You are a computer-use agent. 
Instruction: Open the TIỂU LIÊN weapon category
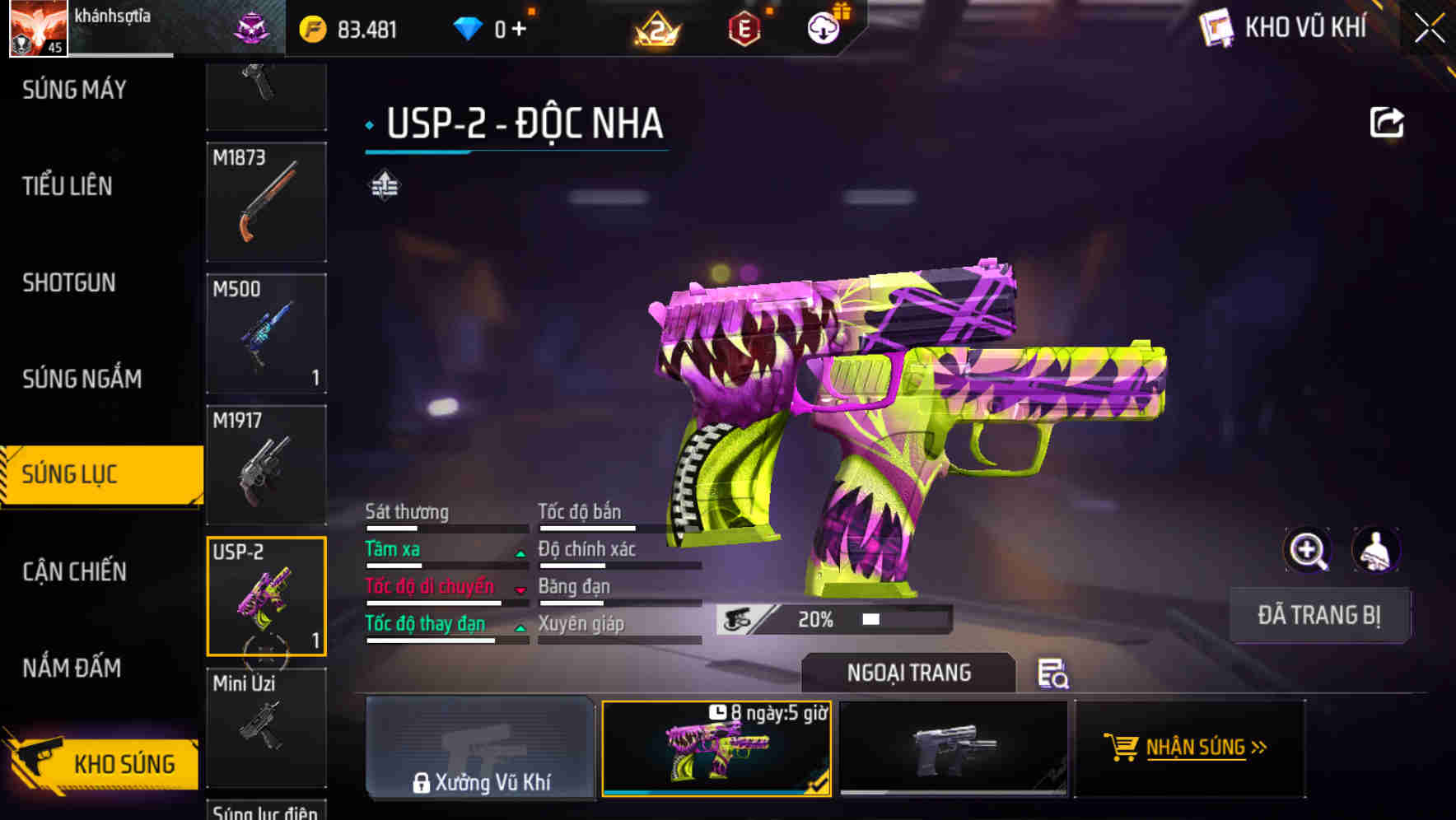click(x=68, y=186)
